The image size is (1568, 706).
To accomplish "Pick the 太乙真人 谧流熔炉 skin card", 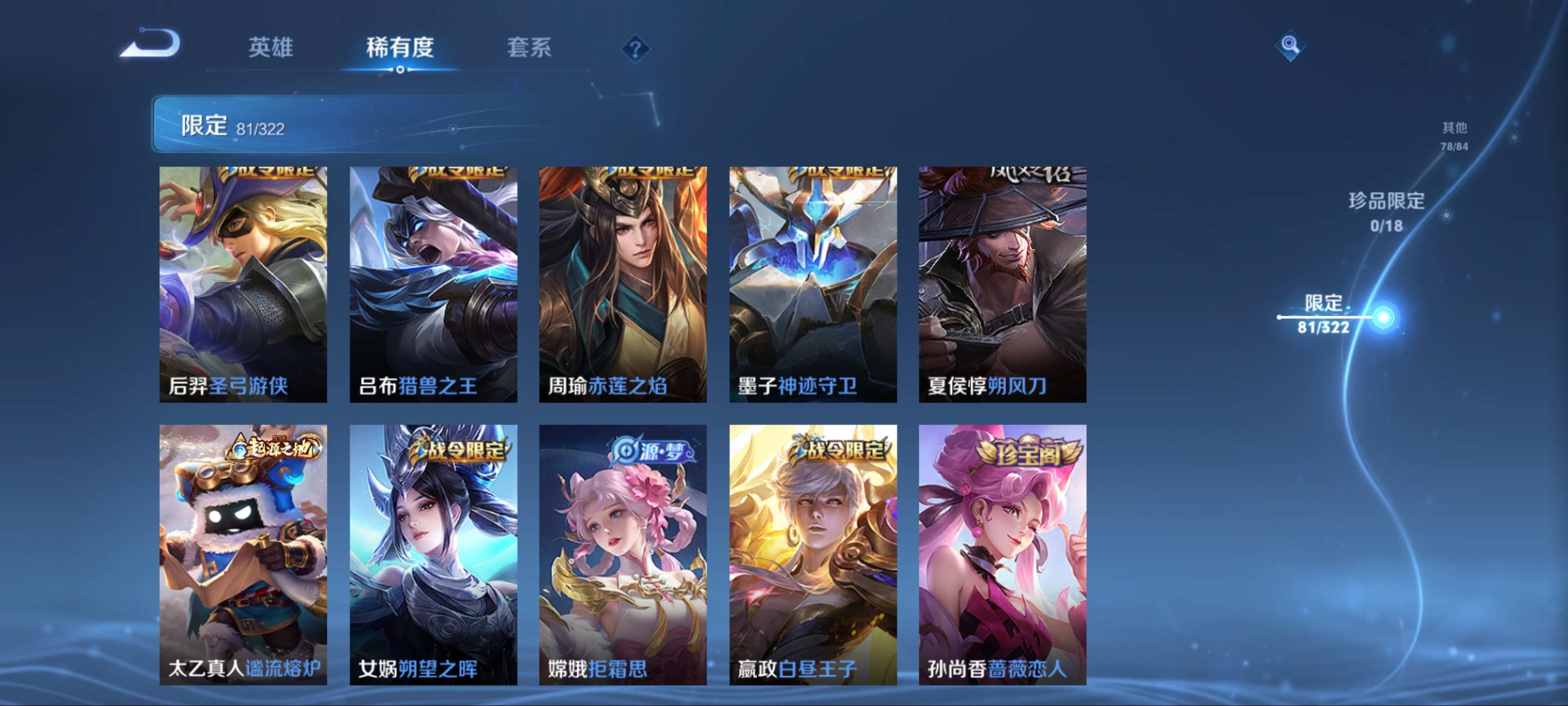I will tap(244, 555).
